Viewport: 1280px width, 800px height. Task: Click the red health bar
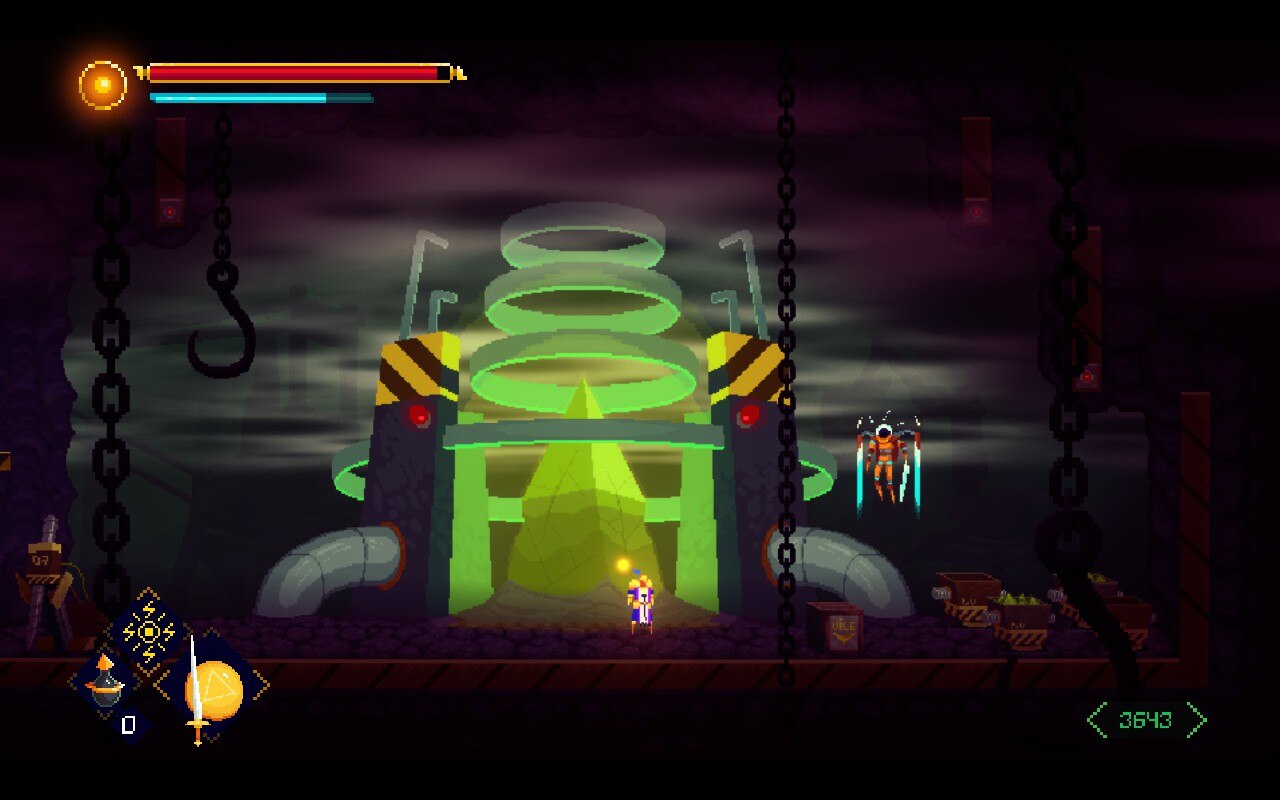(x=295, y=71)
